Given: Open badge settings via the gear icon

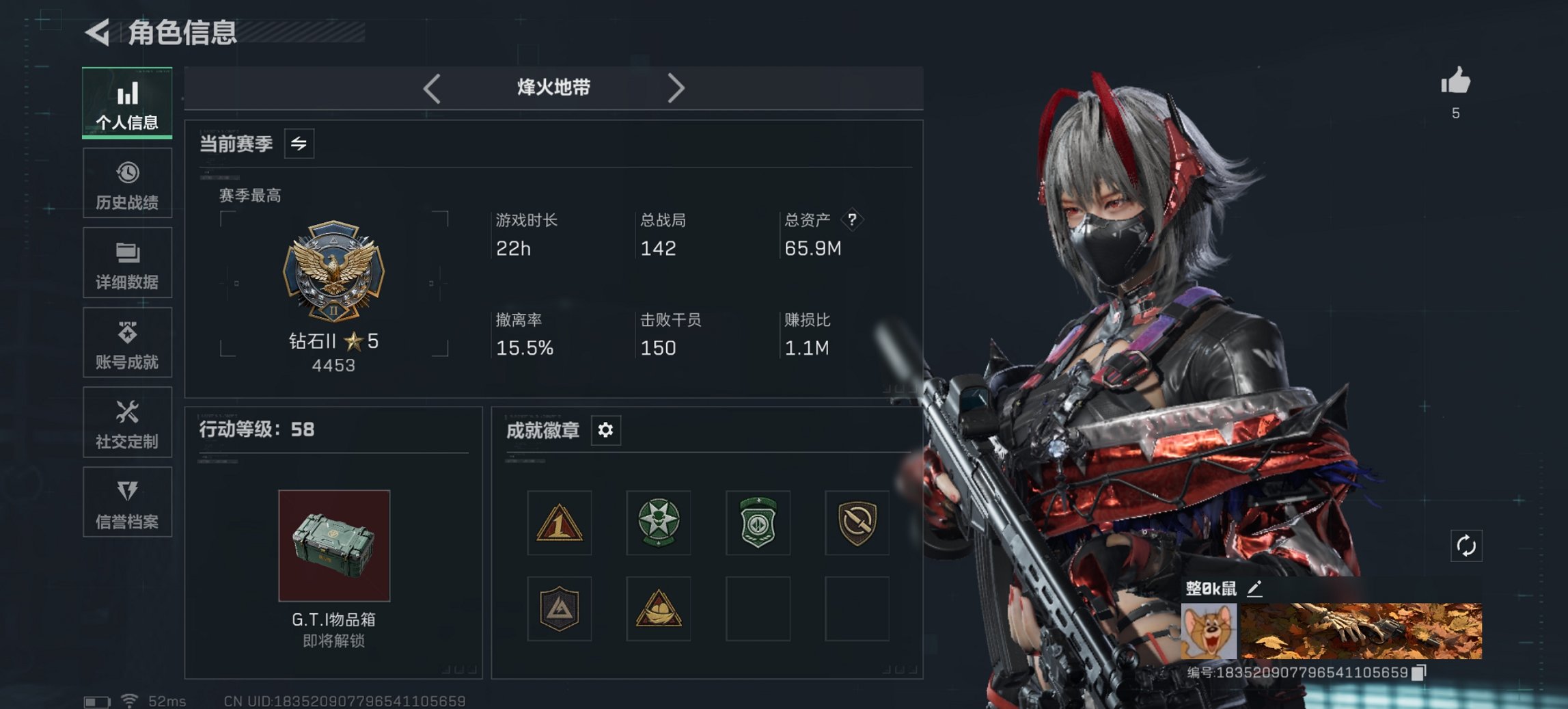Looking at the screenshot, I should tap(605, 430).
